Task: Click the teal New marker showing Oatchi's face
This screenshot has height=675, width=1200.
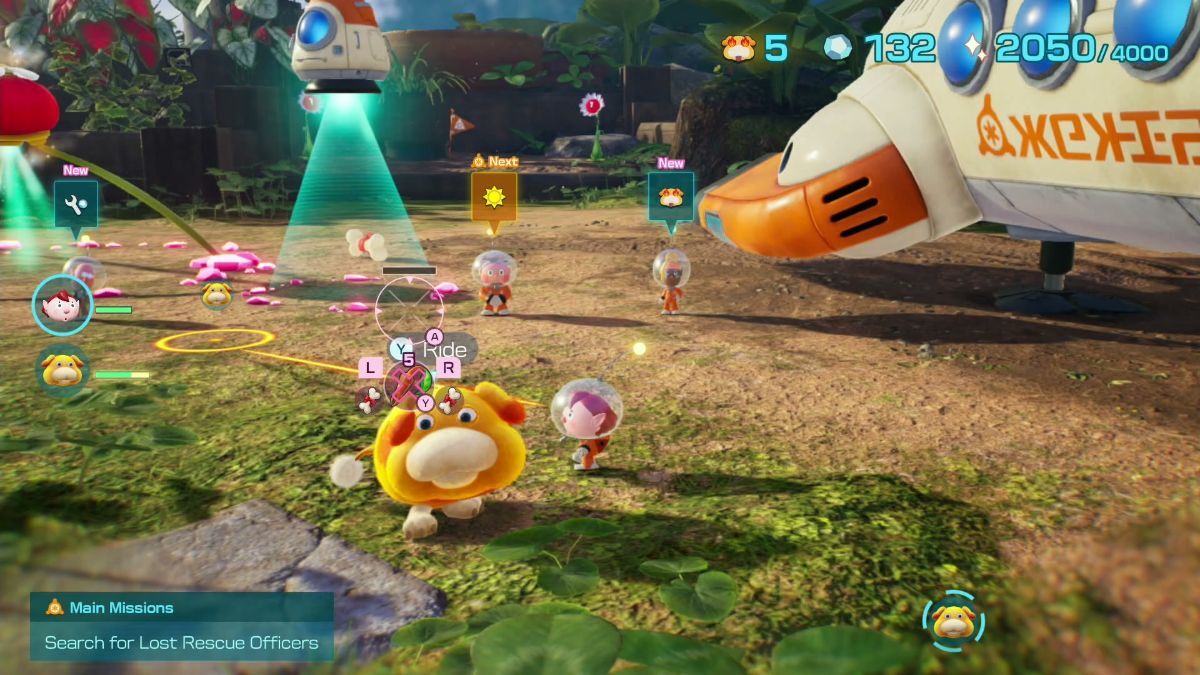Action: [670, 196]
